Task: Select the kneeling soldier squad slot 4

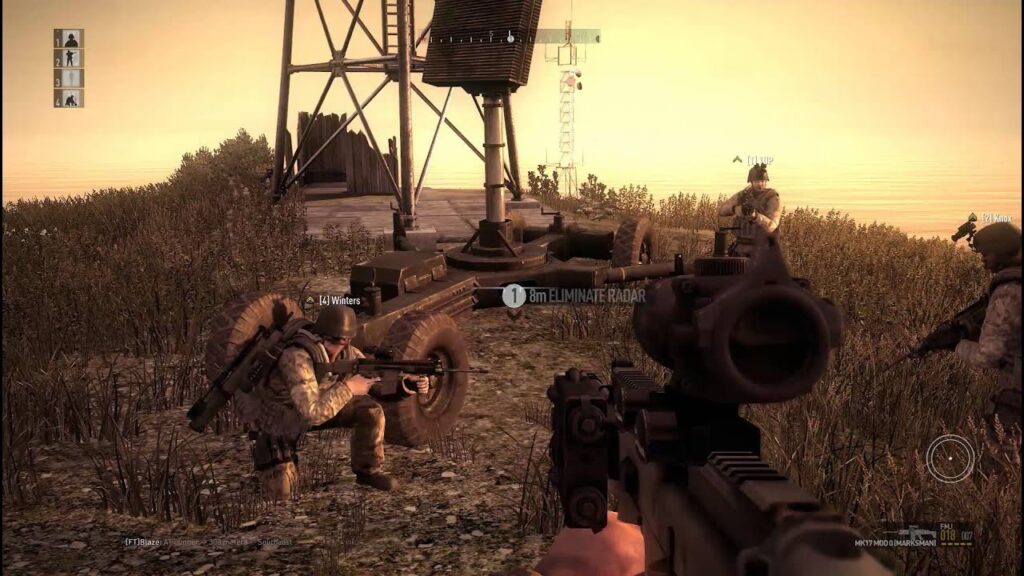Action: click(x=69, y=98)
